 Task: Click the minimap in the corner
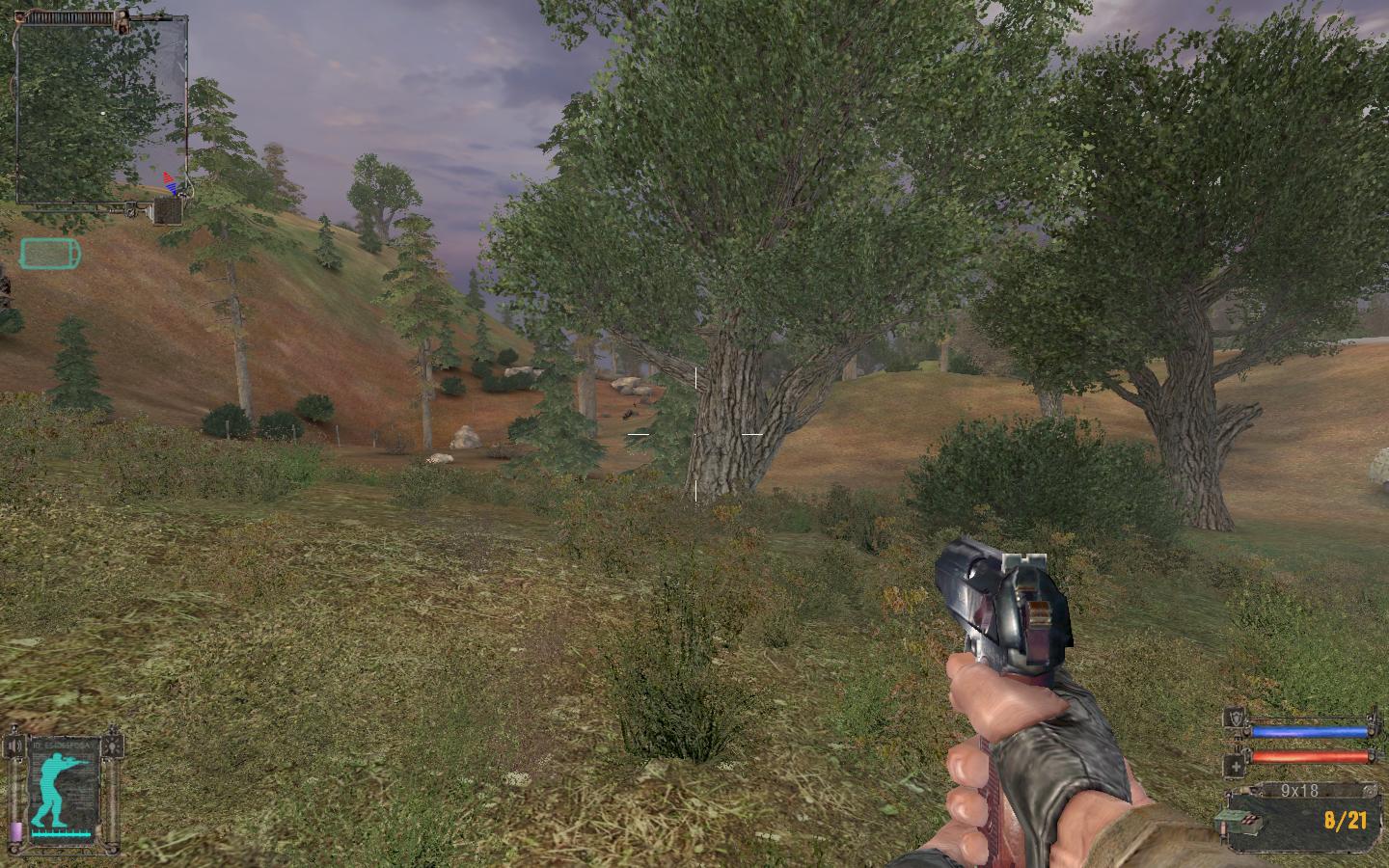[101, 106]
